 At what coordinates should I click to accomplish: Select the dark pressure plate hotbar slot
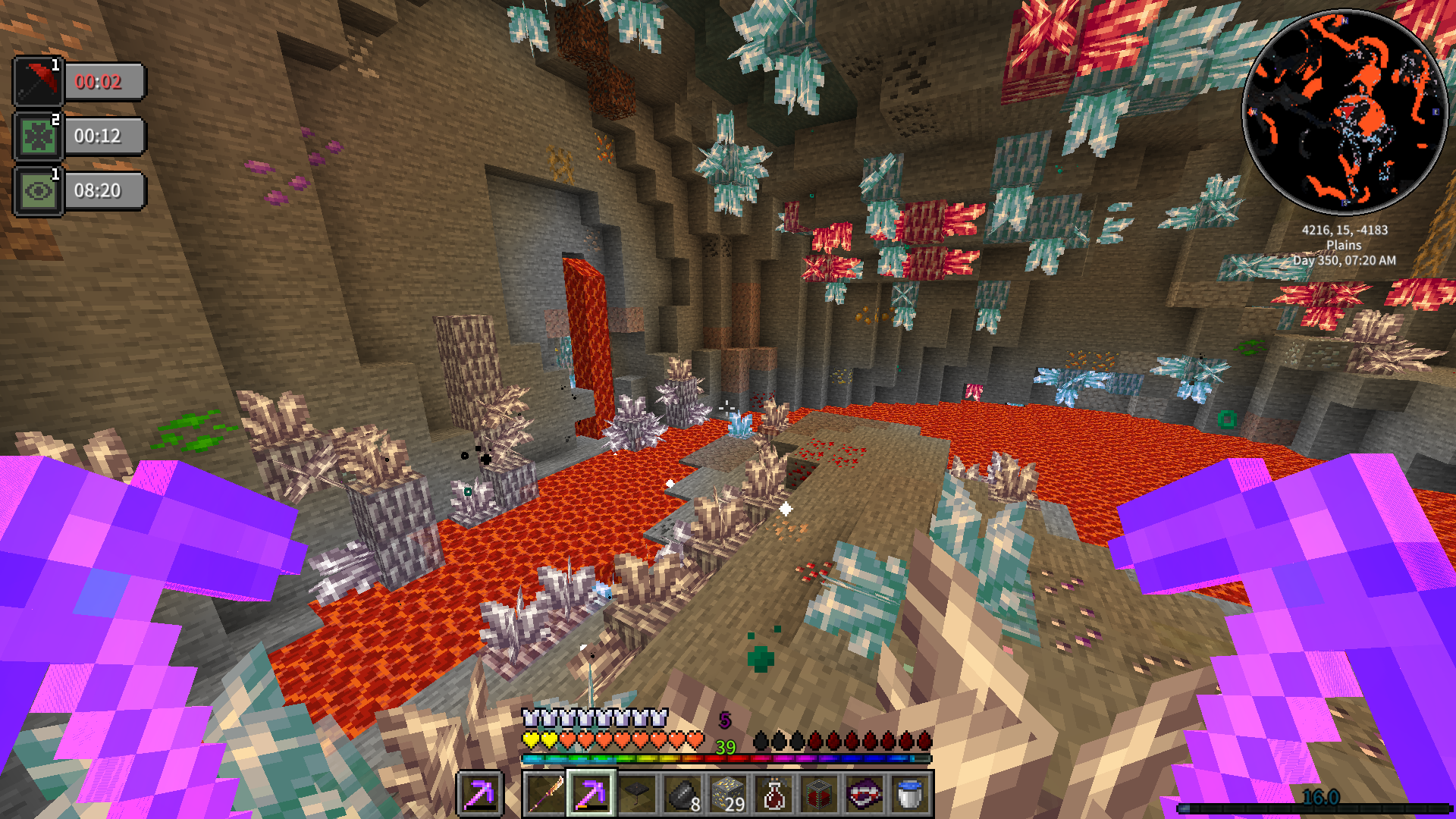(x=636, y=794)
